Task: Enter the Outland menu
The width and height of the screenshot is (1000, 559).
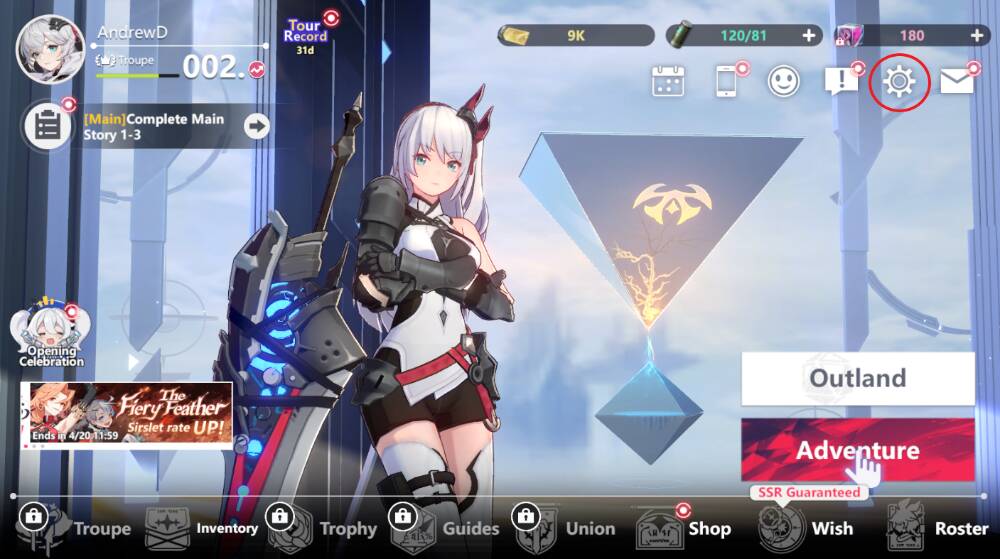Action: (x=857, y=378)
